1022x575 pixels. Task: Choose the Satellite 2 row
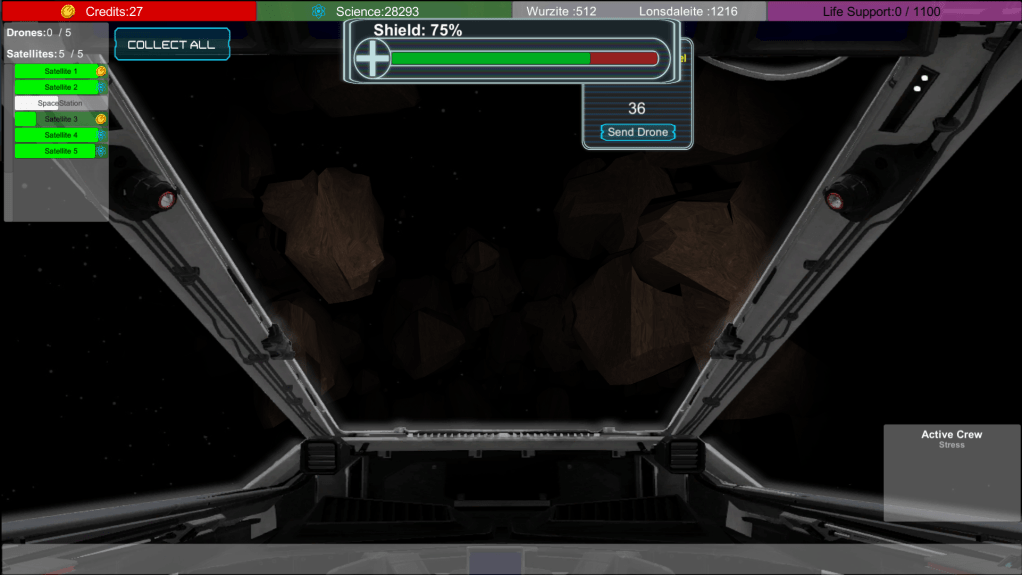(x=56, y=87)
